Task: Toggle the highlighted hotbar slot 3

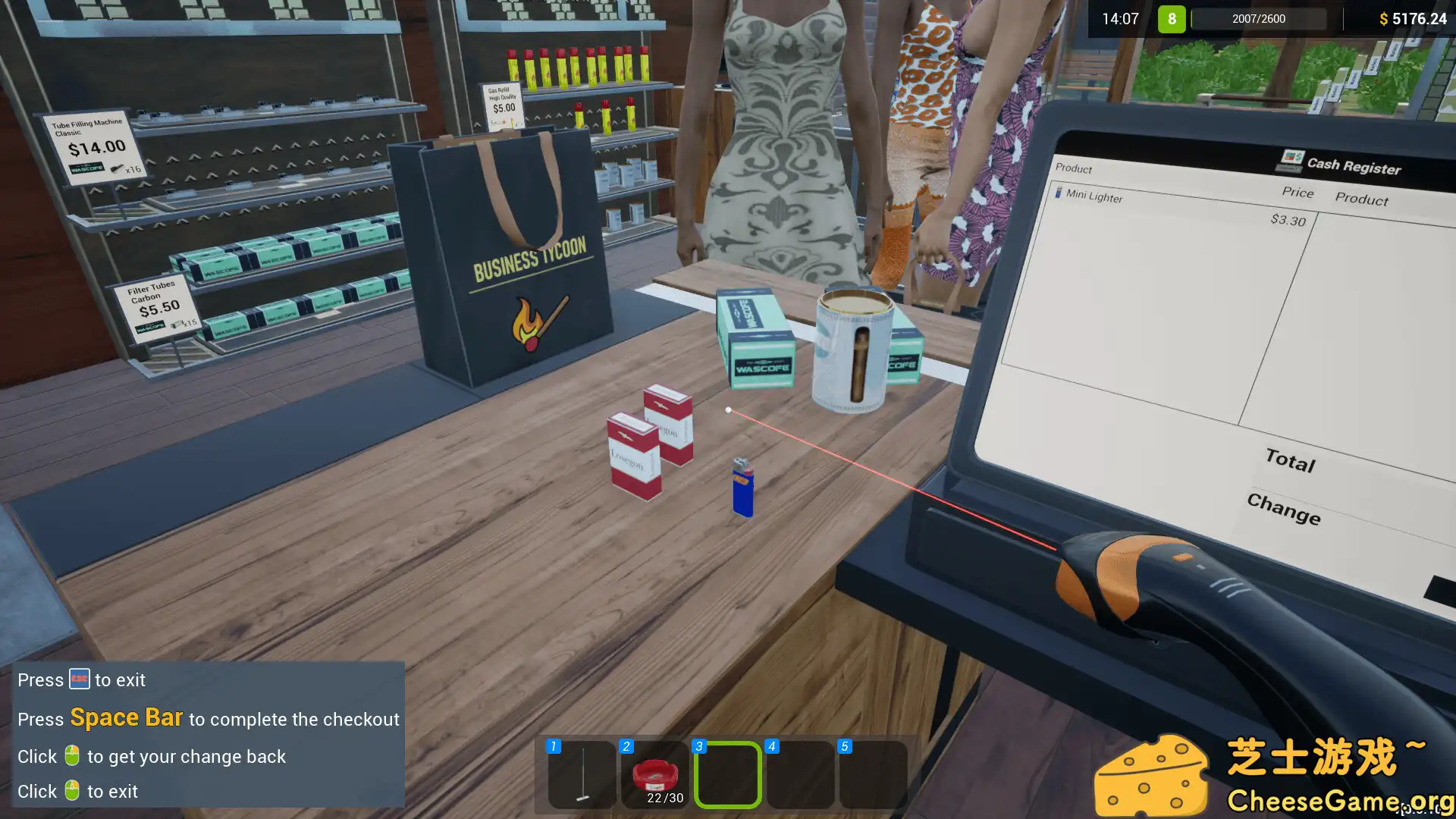Action: point(727,773)
